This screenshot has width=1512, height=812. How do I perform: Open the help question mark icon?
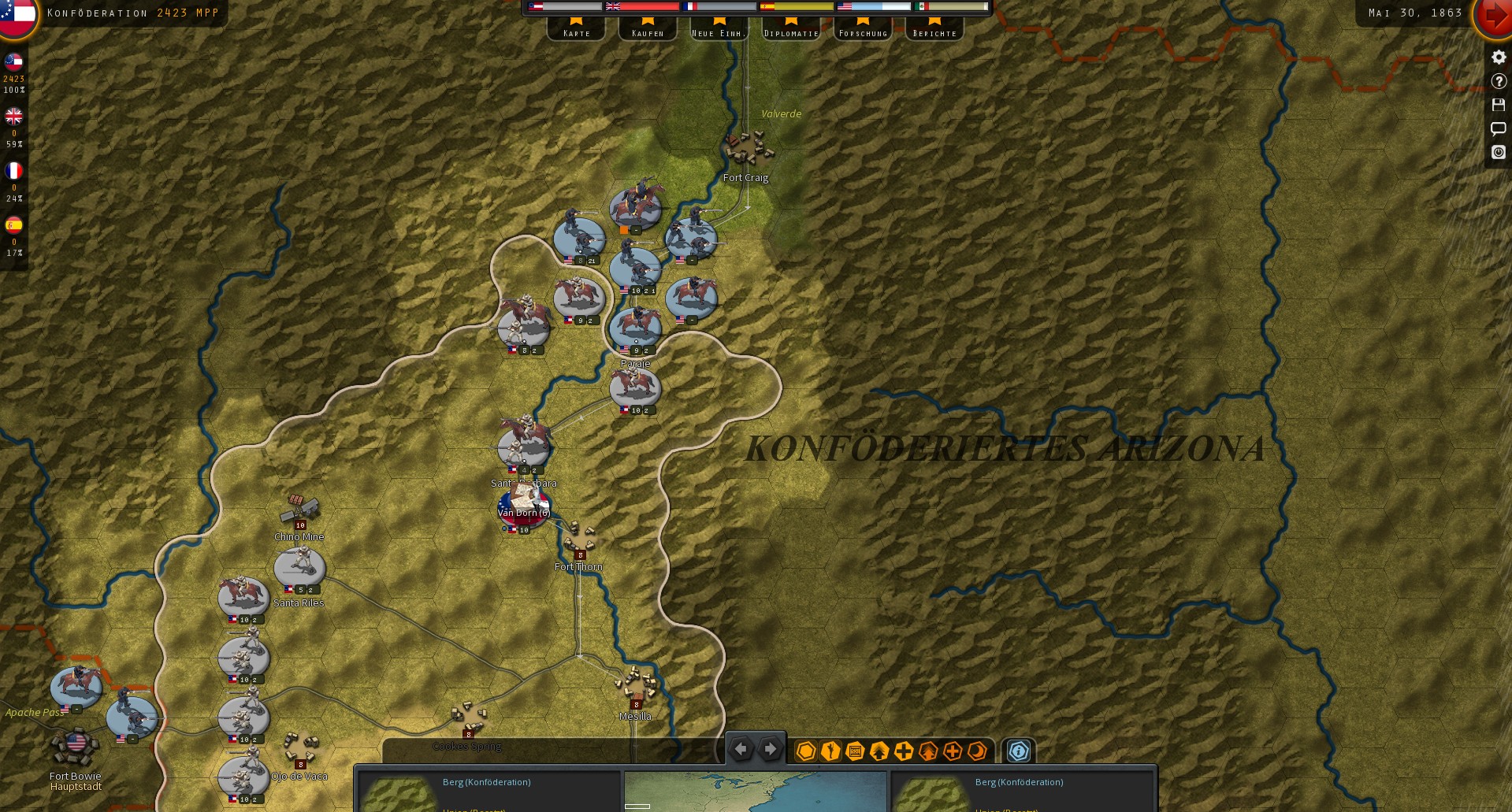[1498, 81]
